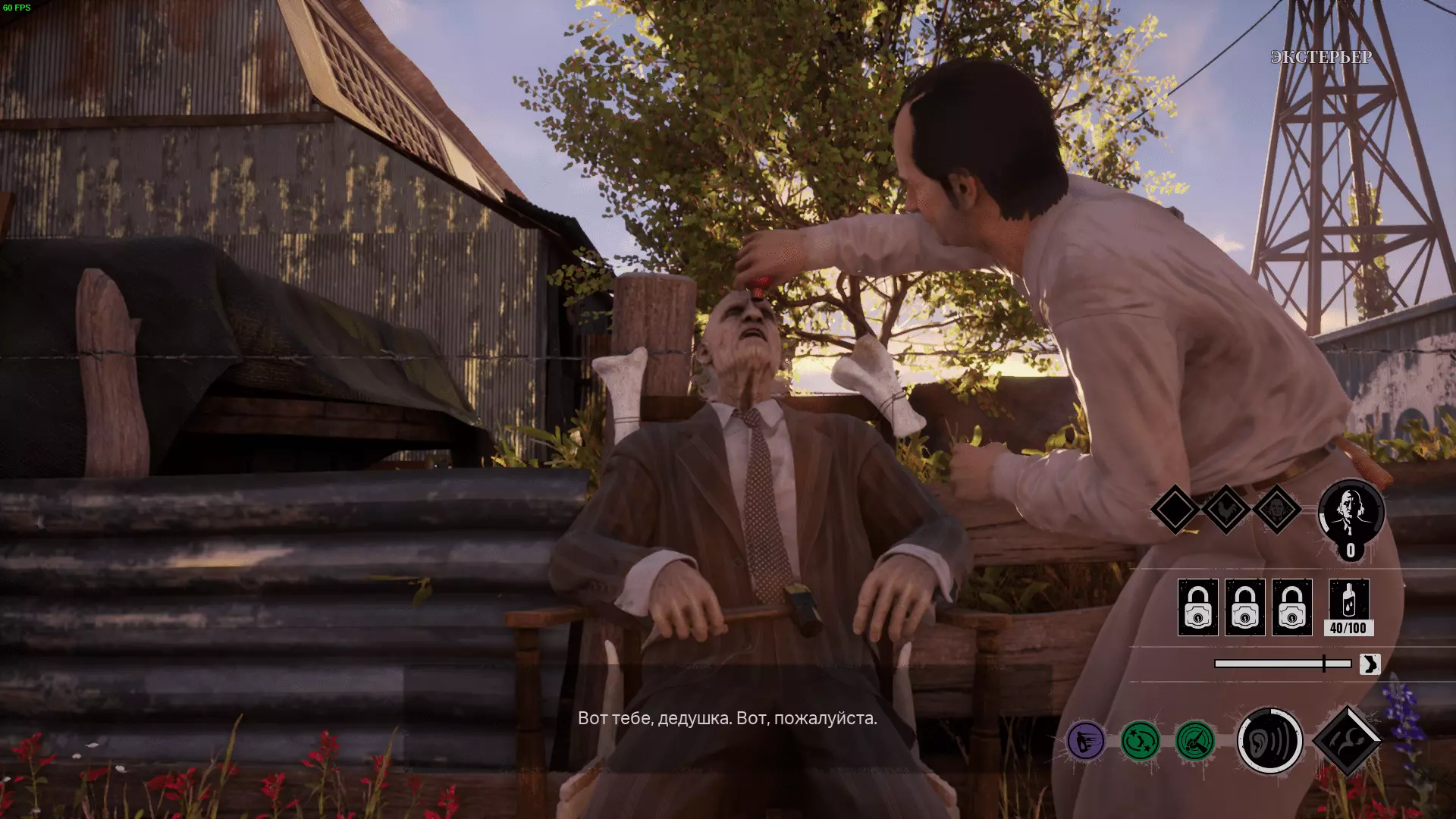Image resolution: width=1456 pixels, height=819 pixels.
Task: Click the Grandpa portrait icon
Action: click(1351, 513)
